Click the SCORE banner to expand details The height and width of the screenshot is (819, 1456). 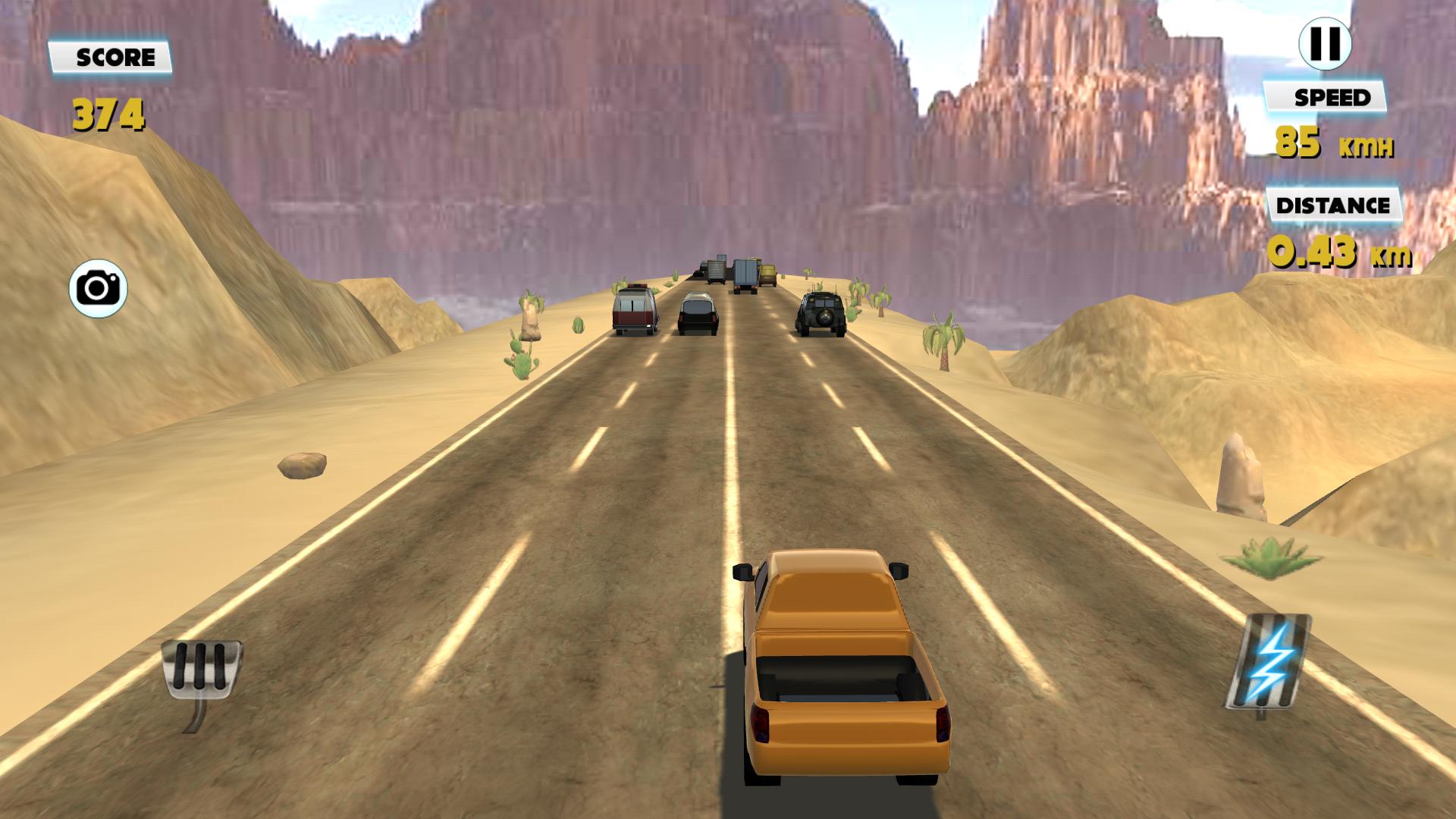click(112, 55)
